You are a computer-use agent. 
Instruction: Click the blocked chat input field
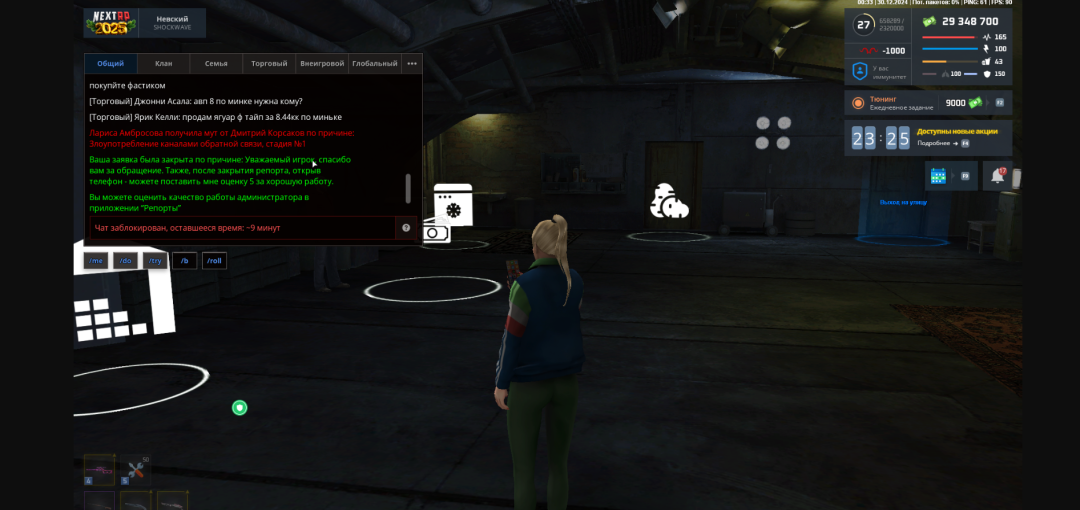coord(240,228)
